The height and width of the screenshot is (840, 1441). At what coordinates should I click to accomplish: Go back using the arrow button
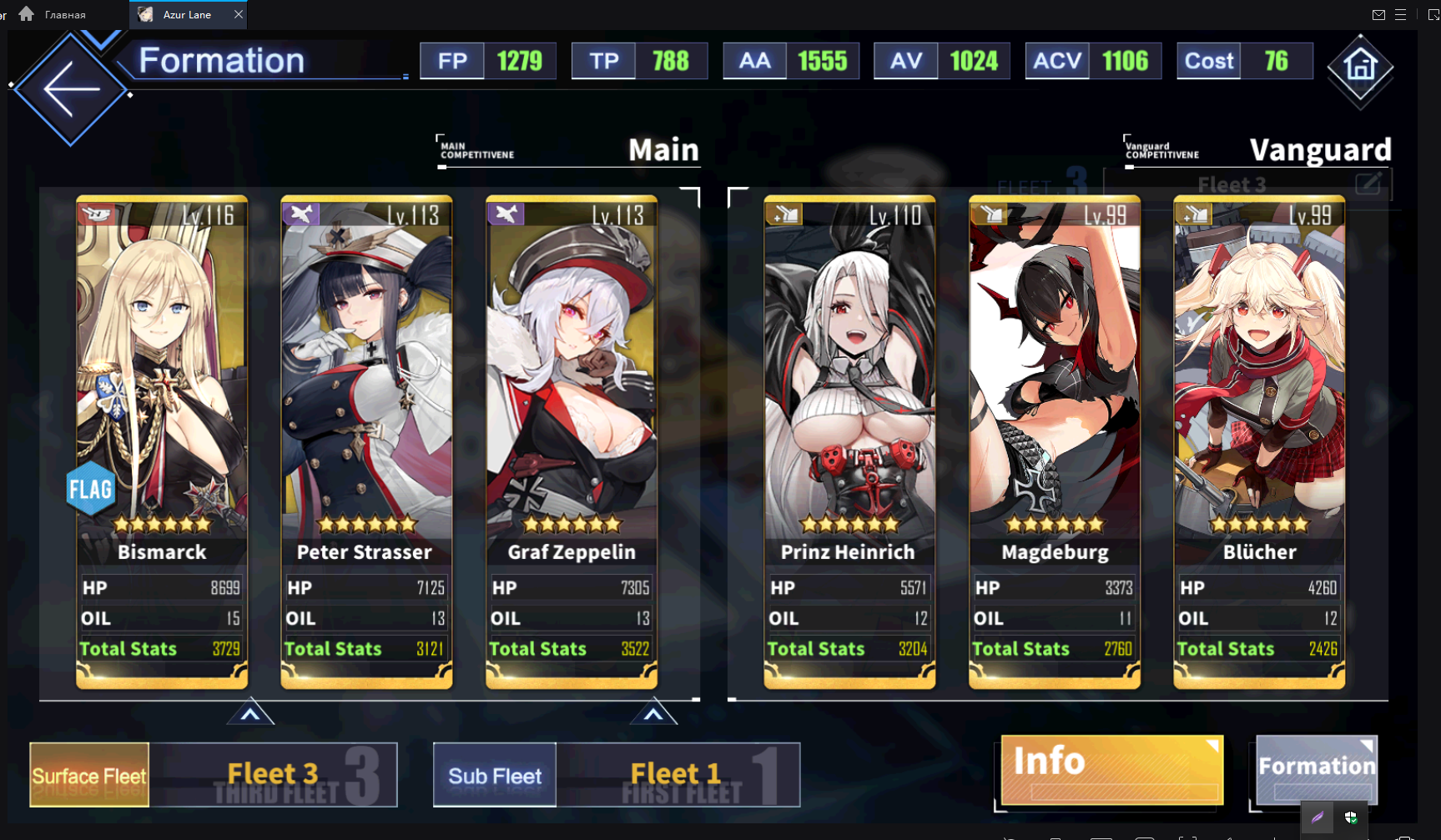coord(71,88)
